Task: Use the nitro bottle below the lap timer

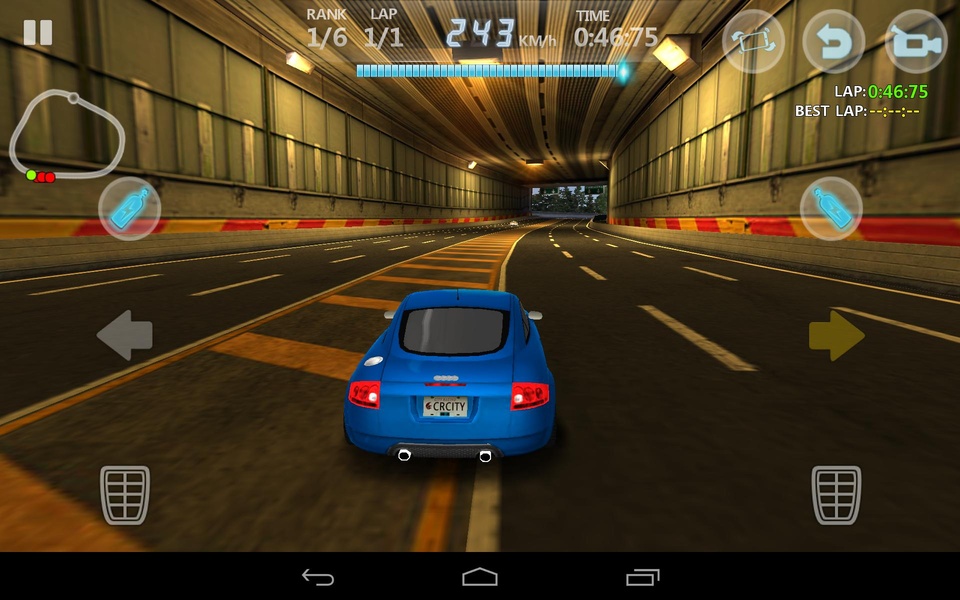Action: click(x=831, y=209)
